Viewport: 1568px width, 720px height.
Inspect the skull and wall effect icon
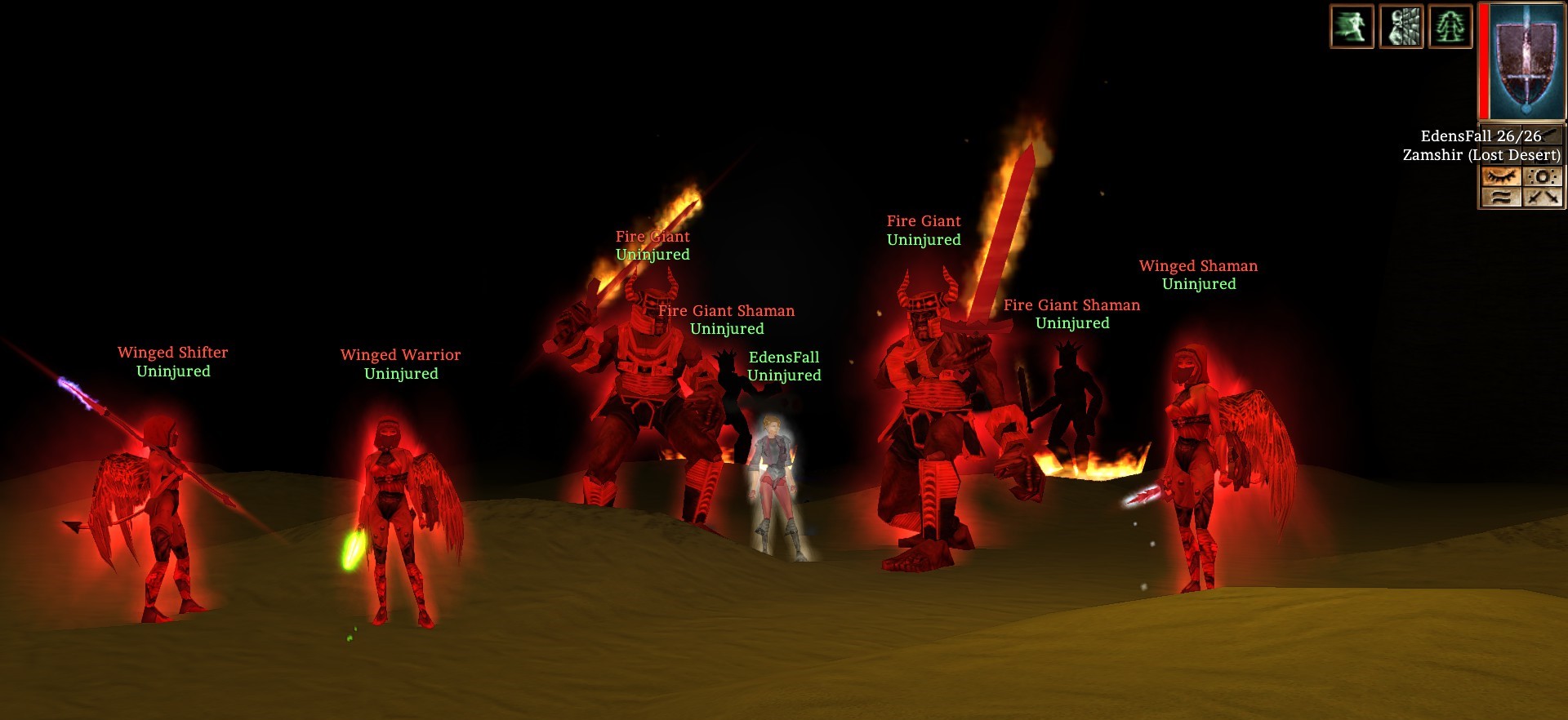coord(1401,26)
